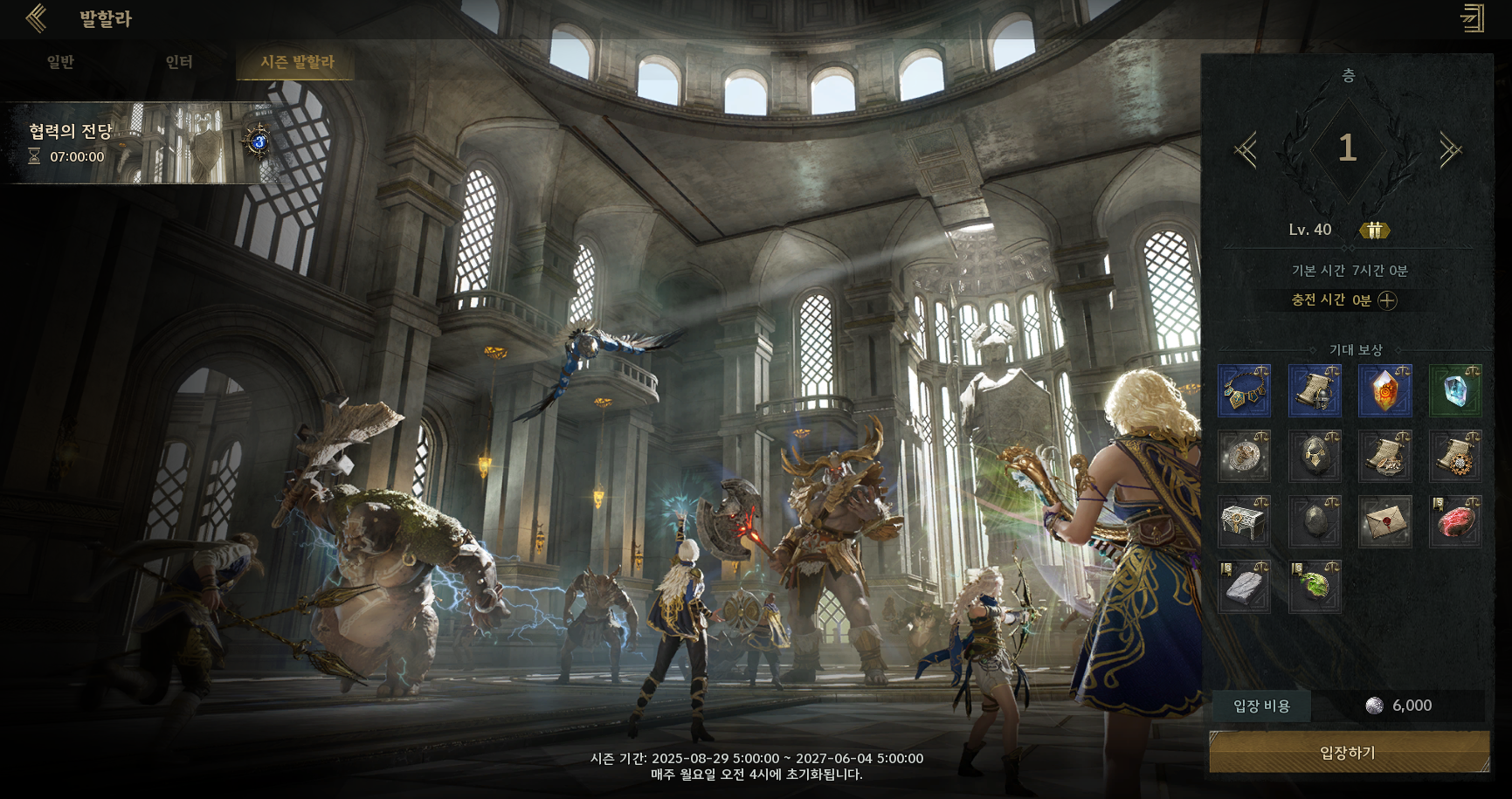This screenshot has width=1512, height=799.
Task: Go to the previous floor with left arrow
Action: (1246, 150)
